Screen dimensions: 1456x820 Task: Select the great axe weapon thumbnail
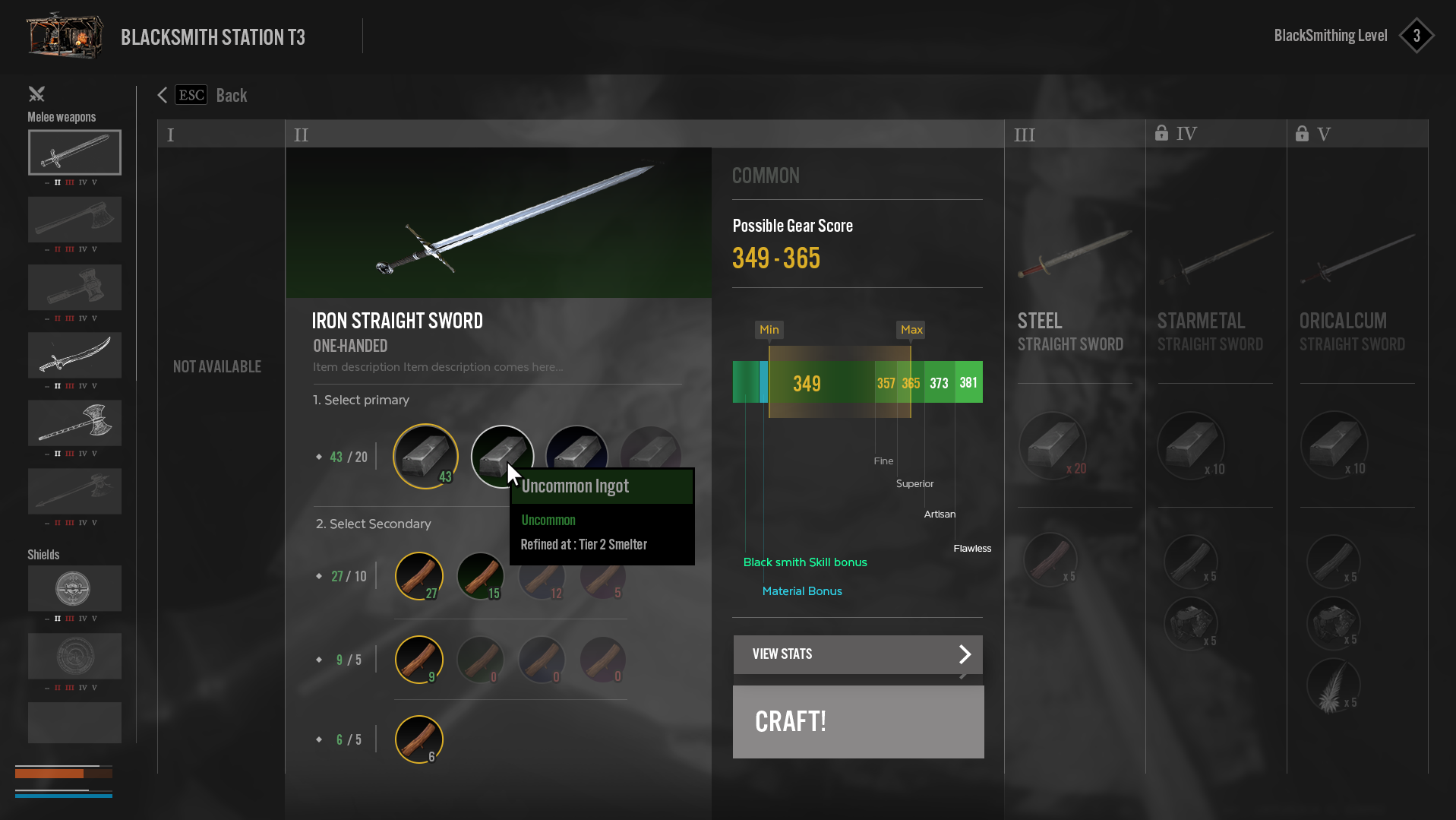tap(74, 423)
